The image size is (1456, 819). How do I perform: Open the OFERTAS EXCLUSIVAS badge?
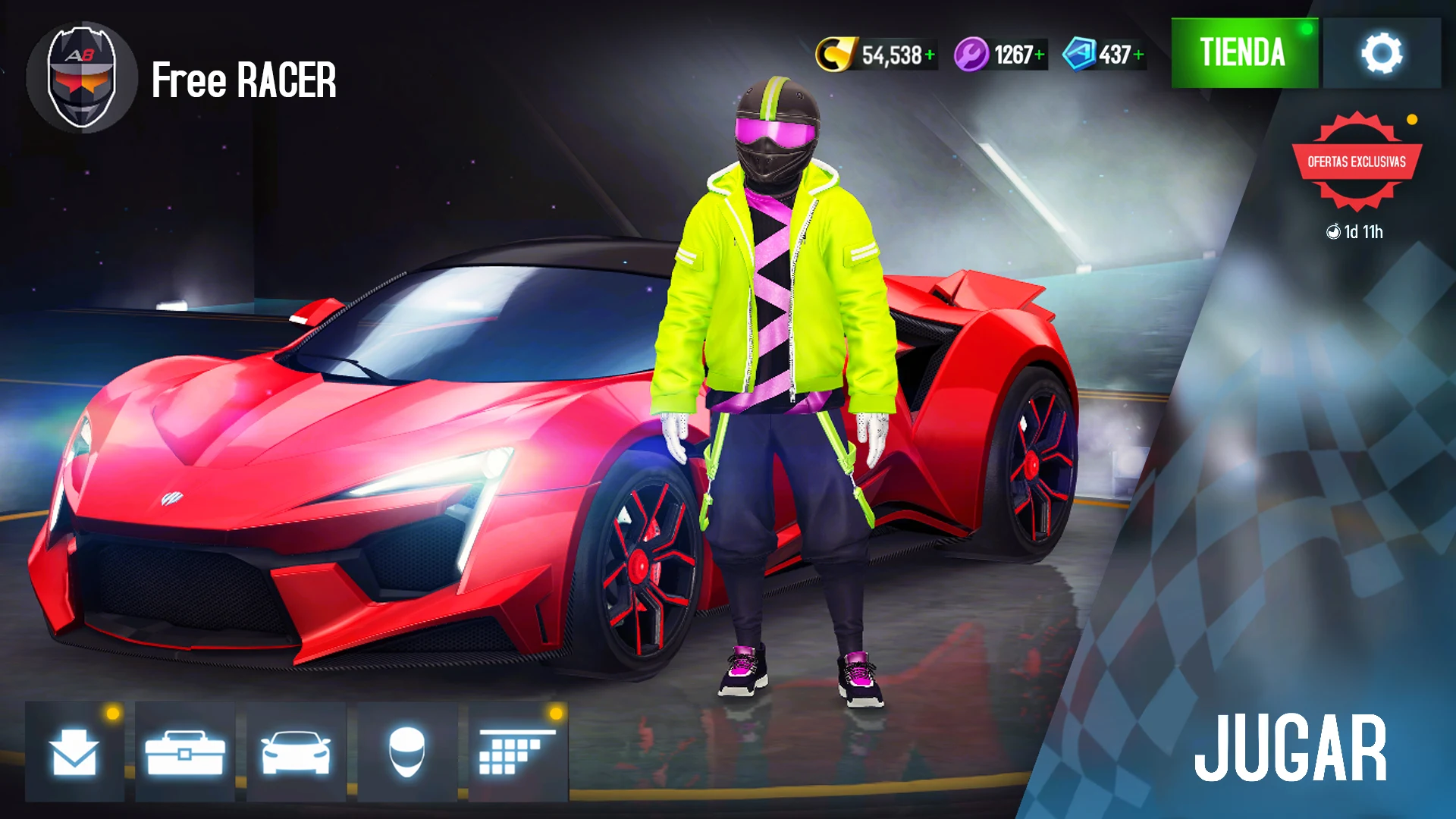(x=1356, y=161)
